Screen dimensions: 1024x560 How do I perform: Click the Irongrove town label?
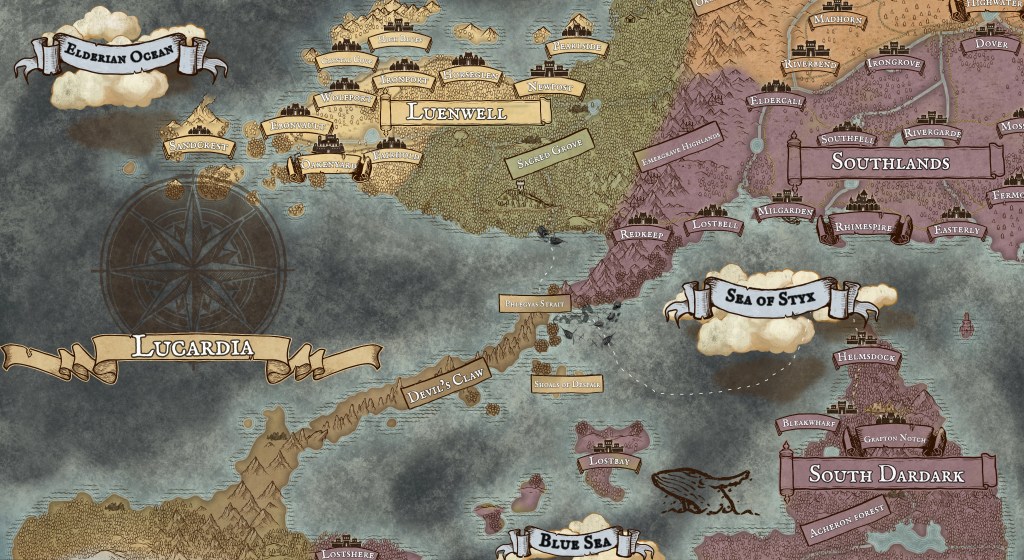[x=893, y=63]
